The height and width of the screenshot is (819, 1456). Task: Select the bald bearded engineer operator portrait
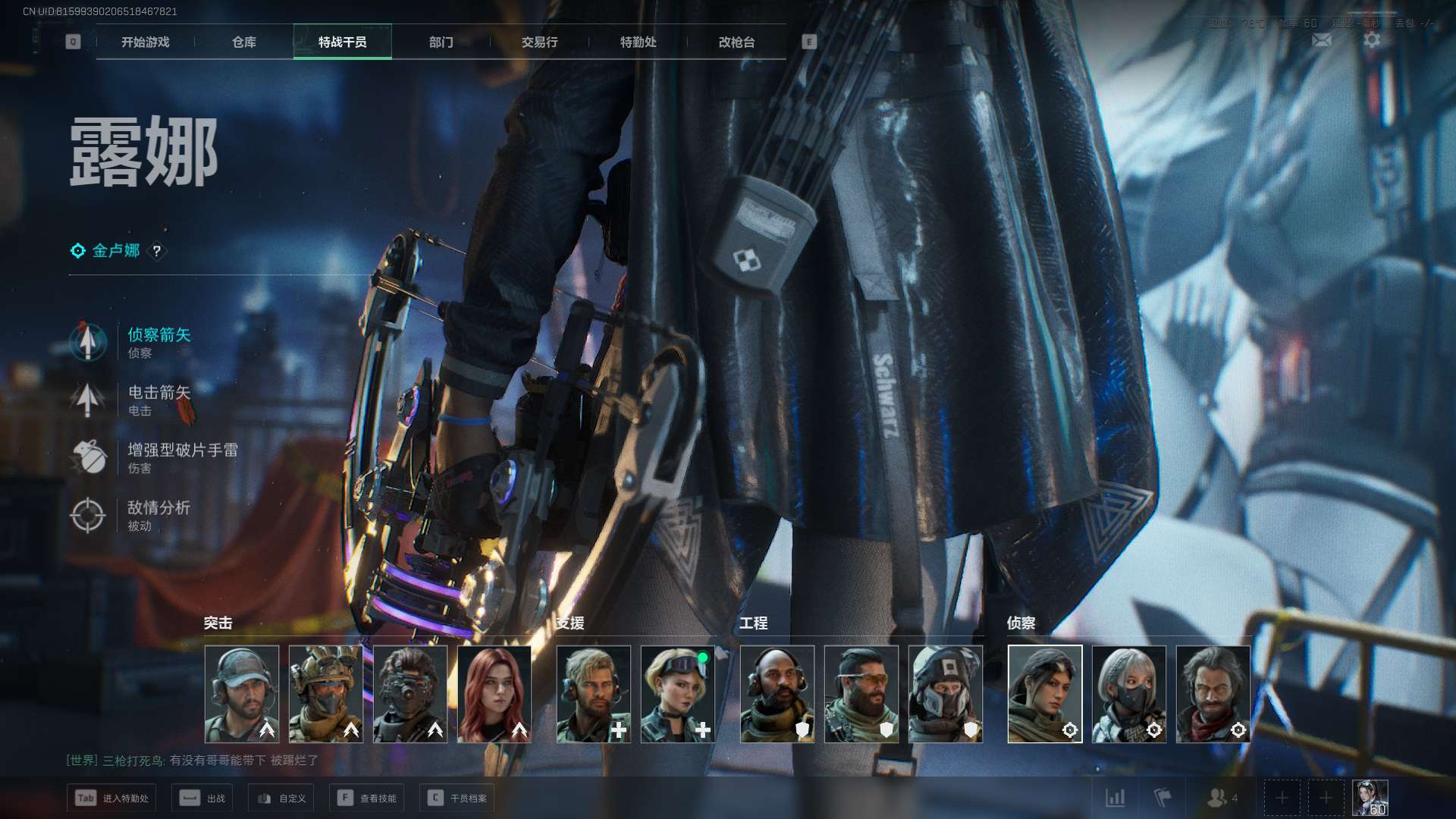(x=777, y=694)
